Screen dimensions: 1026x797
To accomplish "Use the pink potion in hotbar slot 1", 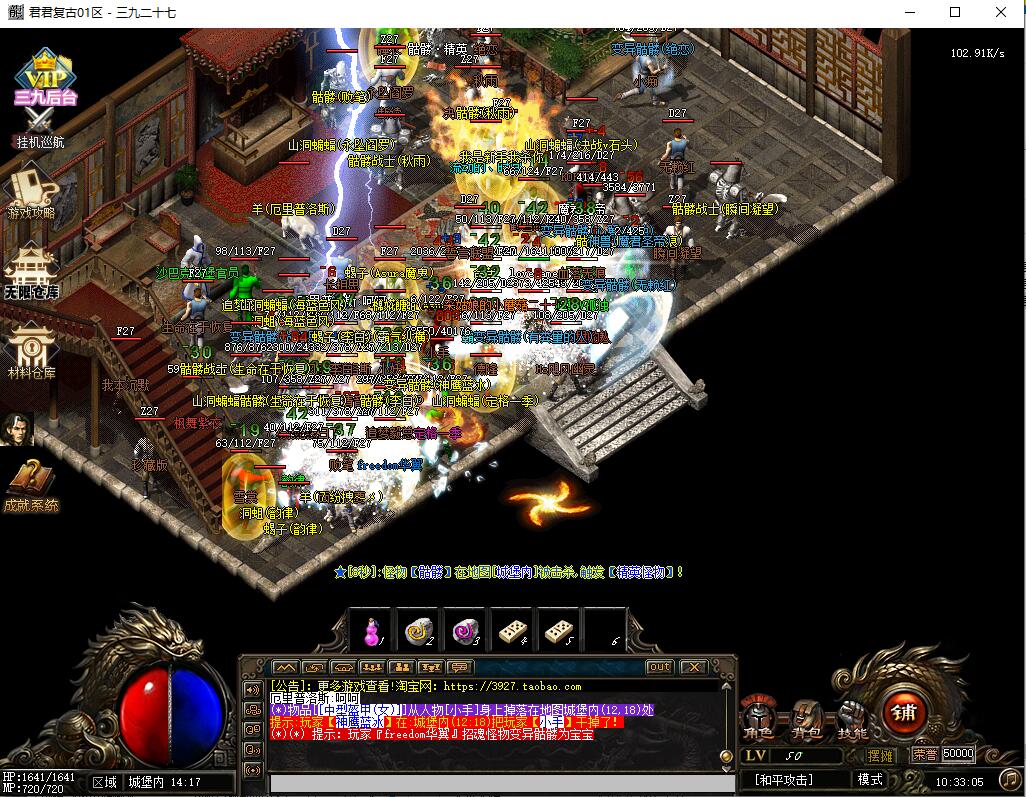I will click(x=372, y=632).
